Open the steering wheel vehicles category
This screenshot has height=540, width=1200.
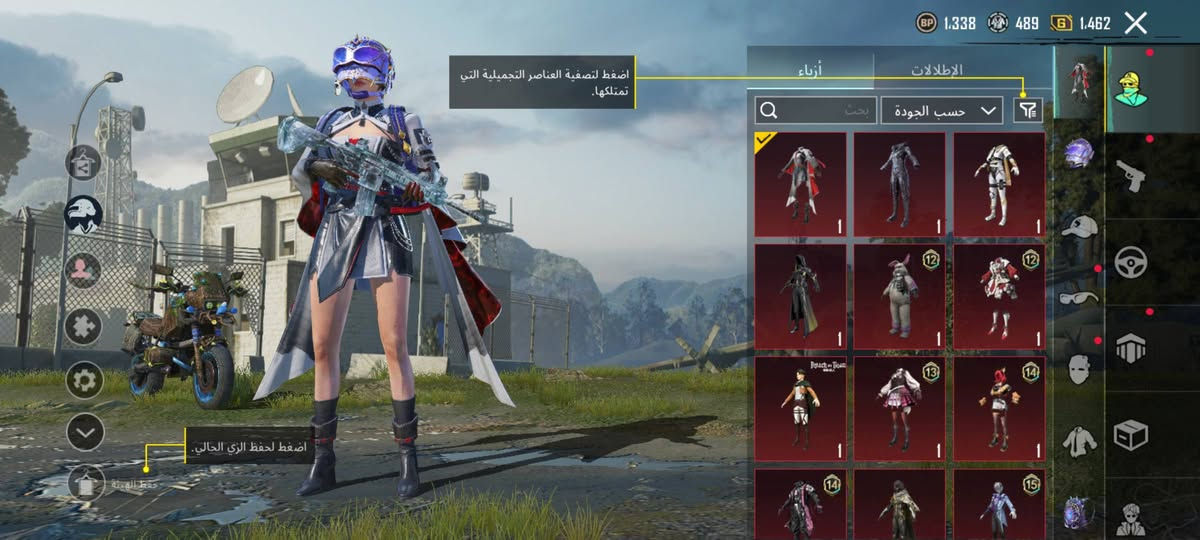click(1131, 262)
